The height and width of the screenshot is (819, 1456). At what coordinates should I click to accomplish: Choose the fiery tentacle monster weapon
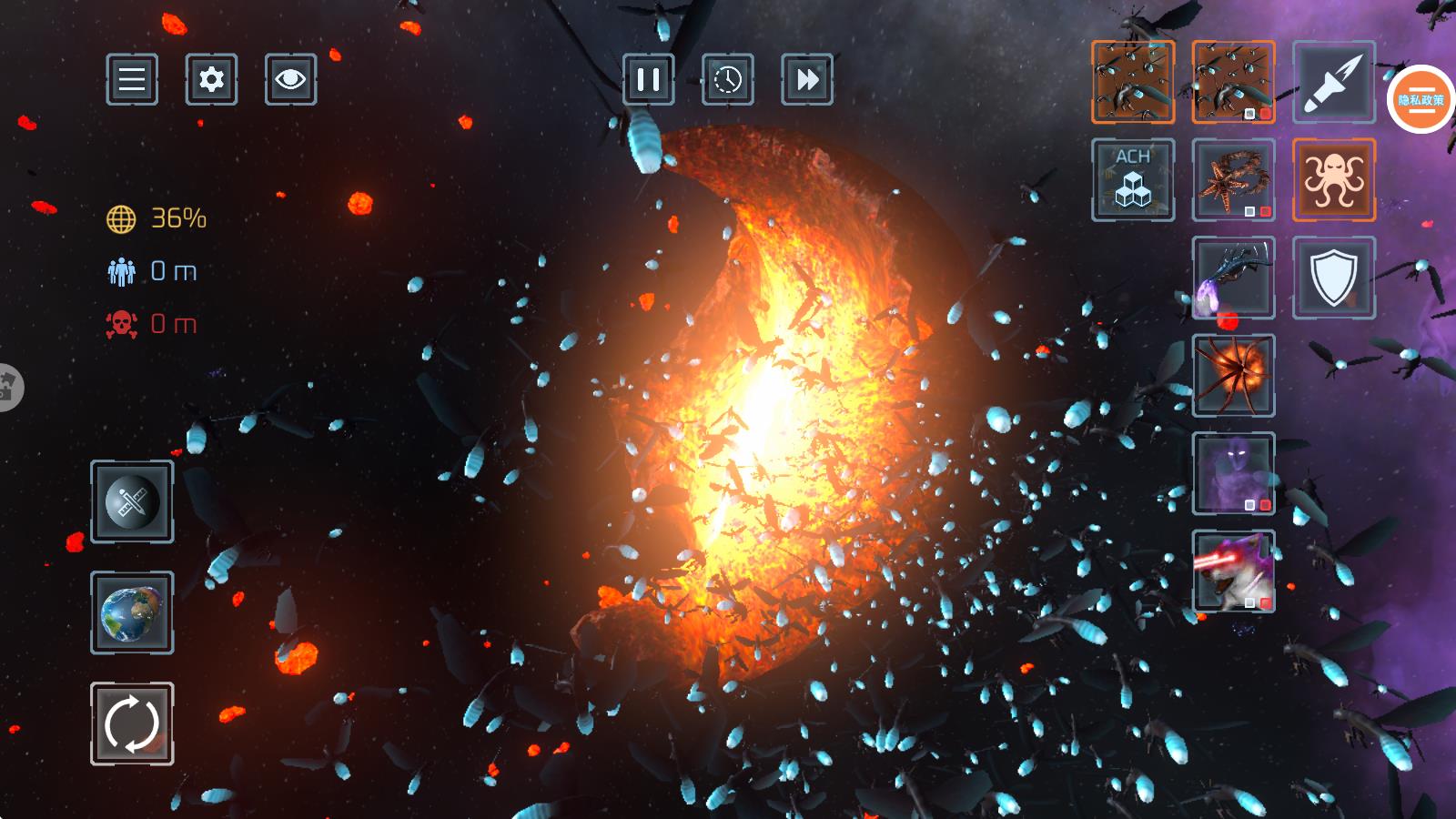[x=1233, y=375]
